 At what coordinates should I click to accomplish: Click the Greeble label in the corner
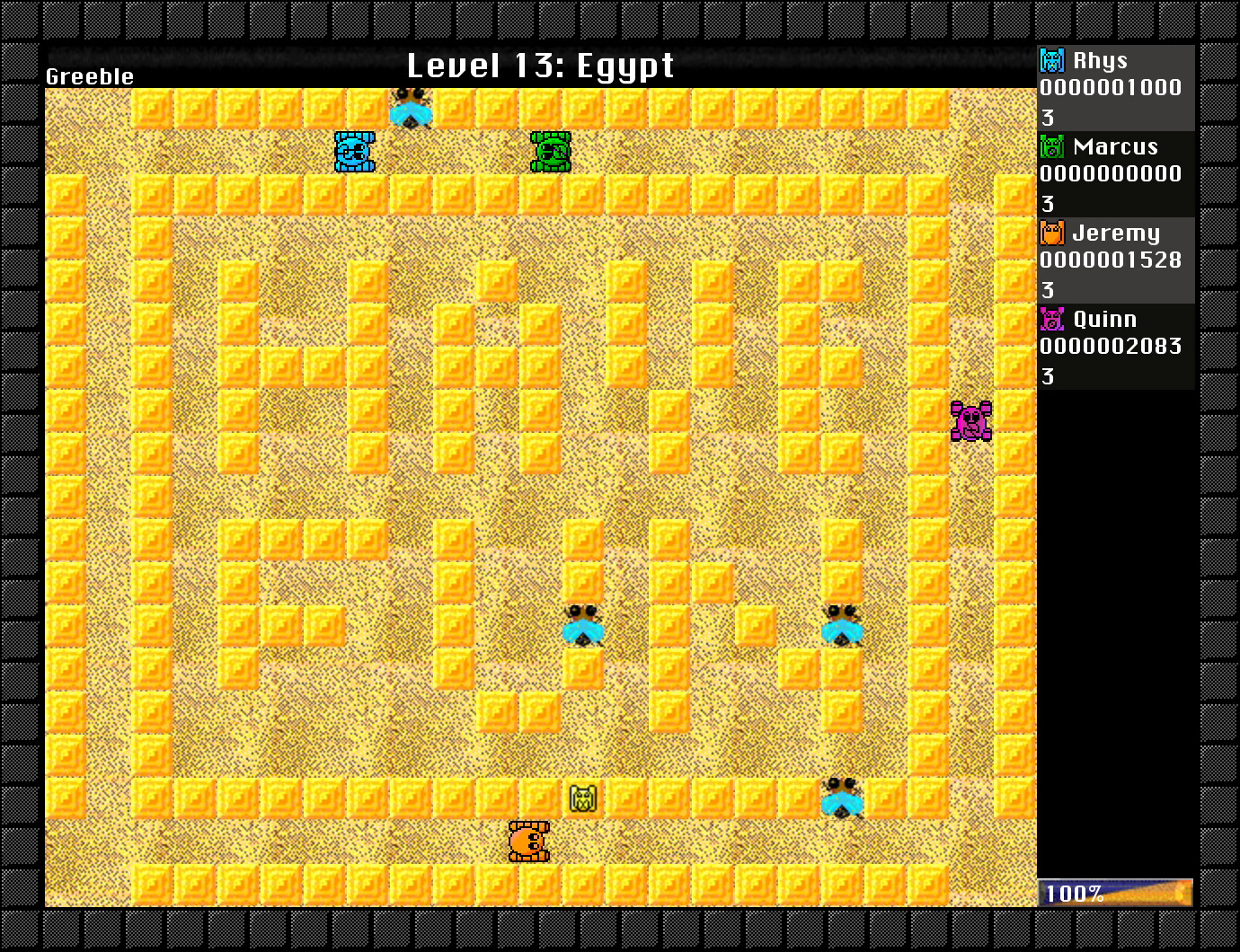pos(89,77)
